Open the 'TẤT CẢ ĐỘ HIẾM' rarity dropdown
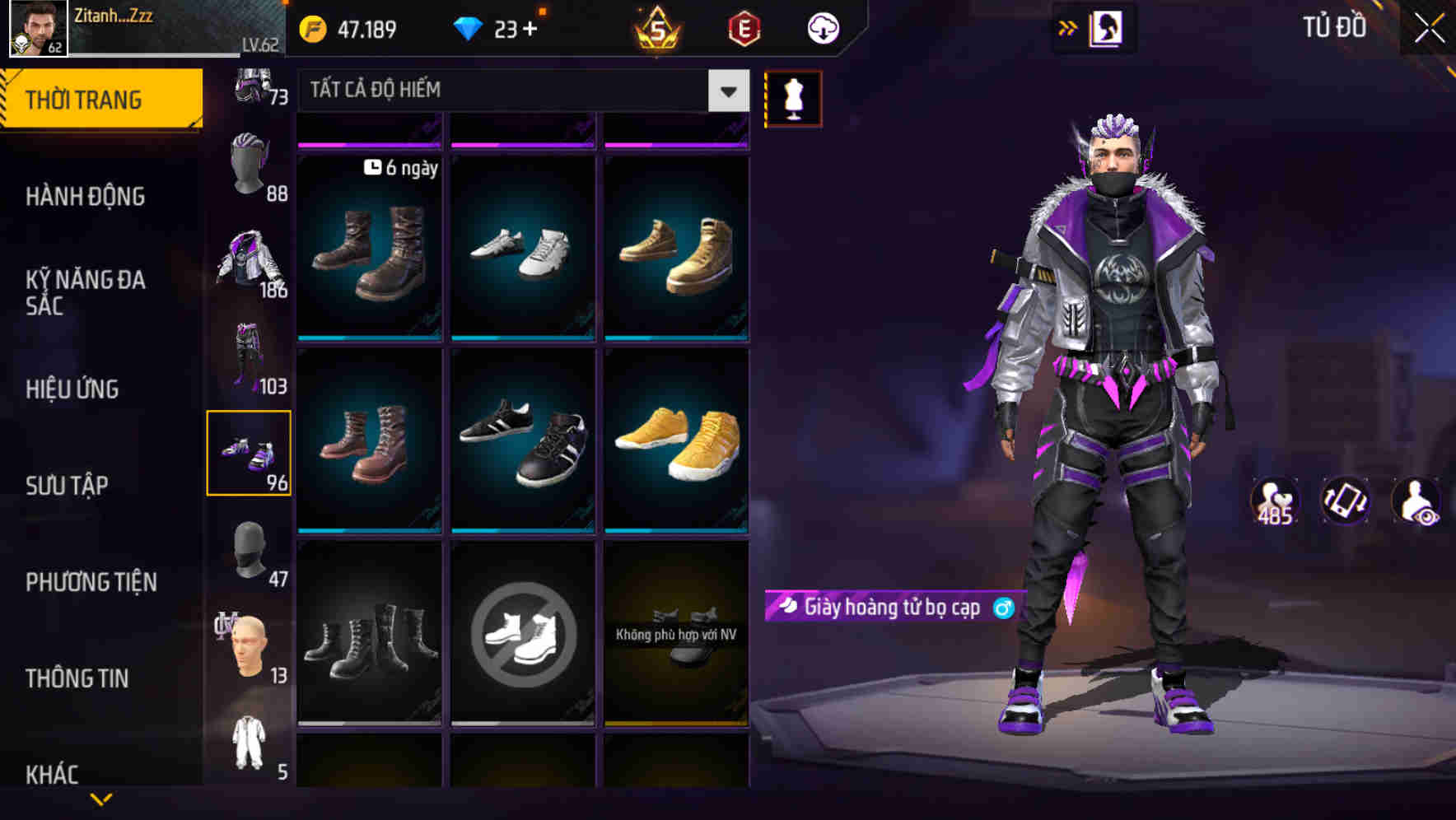 519,91
